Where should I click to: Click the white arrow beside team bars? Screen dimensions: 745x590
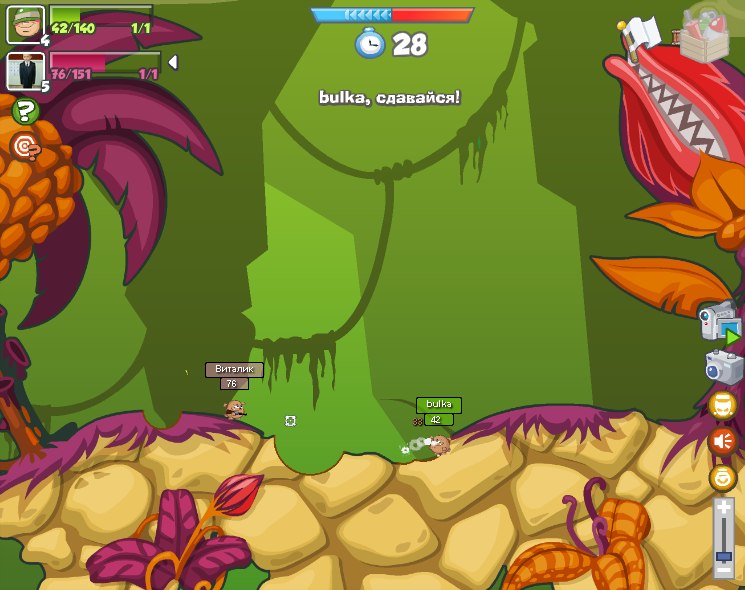[172, 62]
